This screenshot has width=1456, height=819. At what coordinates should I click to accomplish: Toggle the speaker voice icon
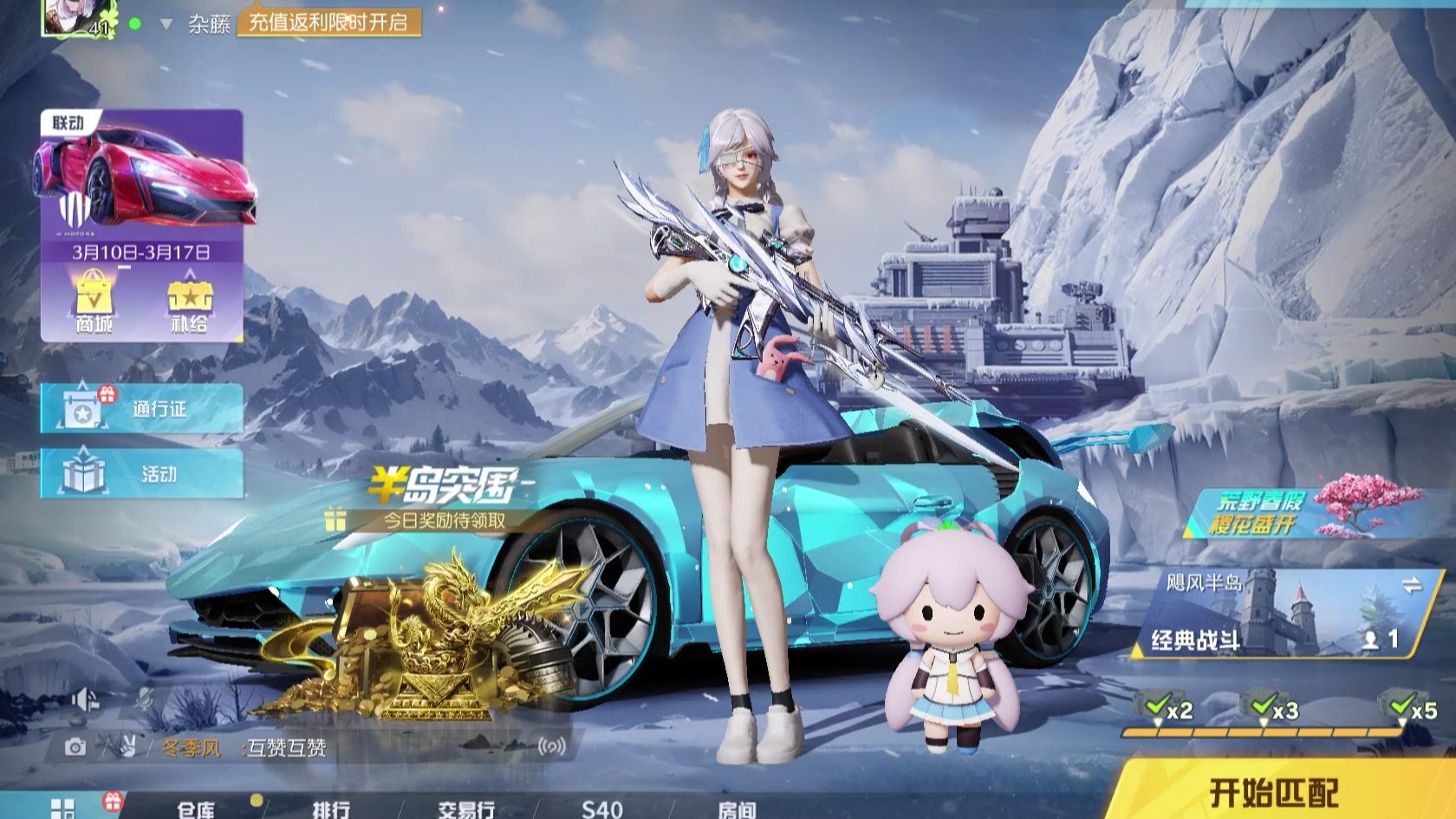(x=85, y=700)
